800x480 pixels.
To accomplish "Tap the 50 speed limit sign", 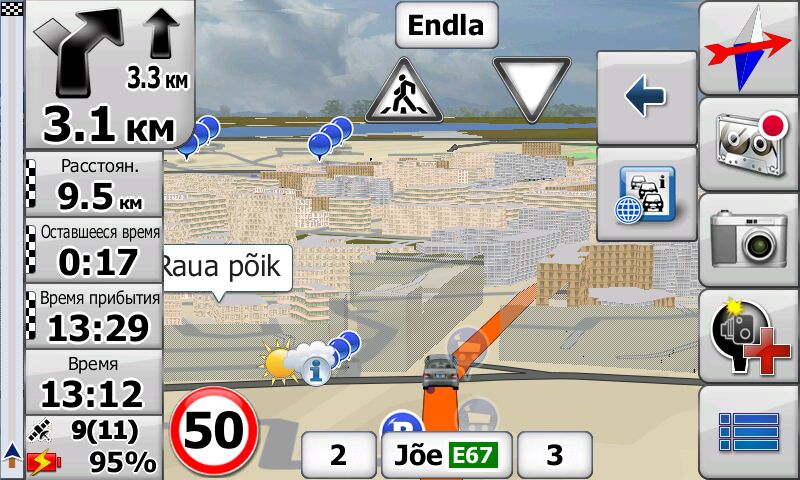I will pos(214,432).
